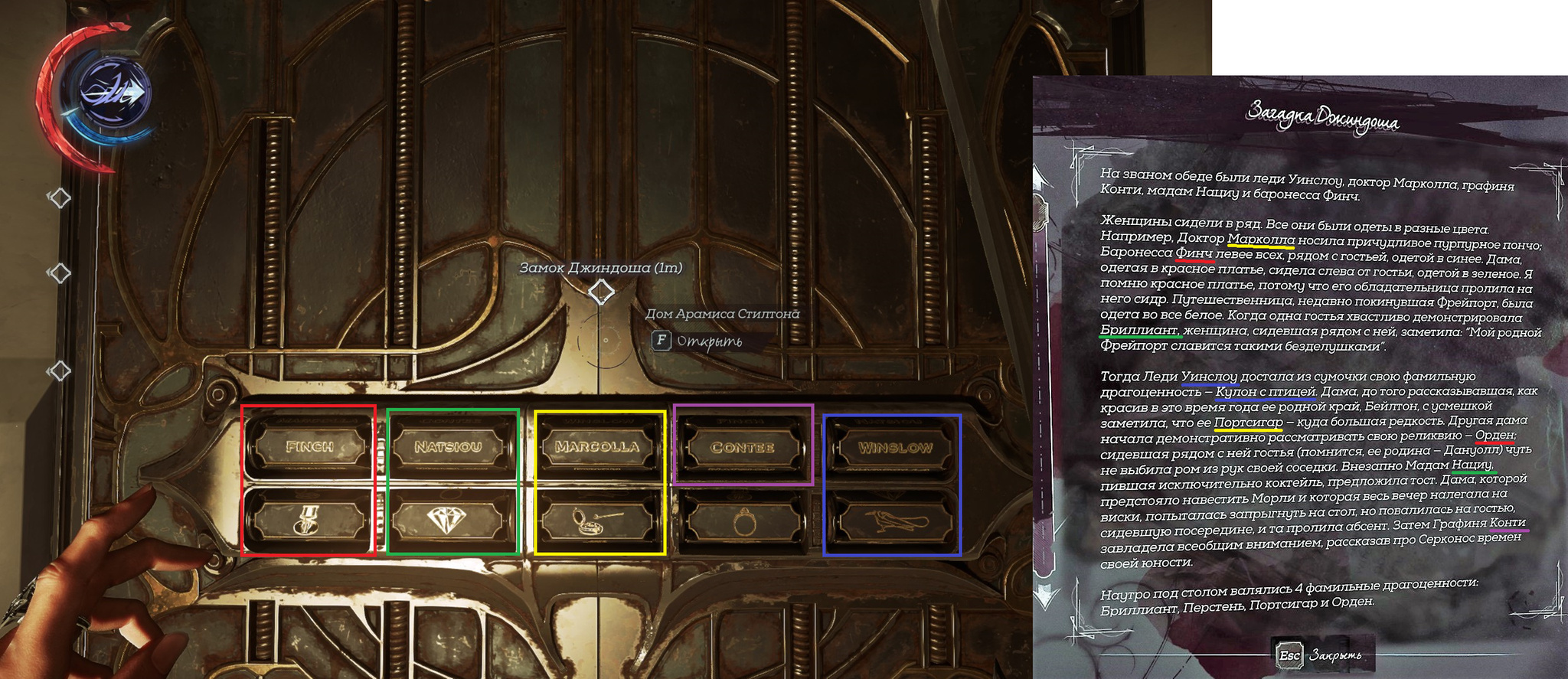Select the FINCH name plate
Viewport: 1568px width, 679px height.
[x=309, y=446]
